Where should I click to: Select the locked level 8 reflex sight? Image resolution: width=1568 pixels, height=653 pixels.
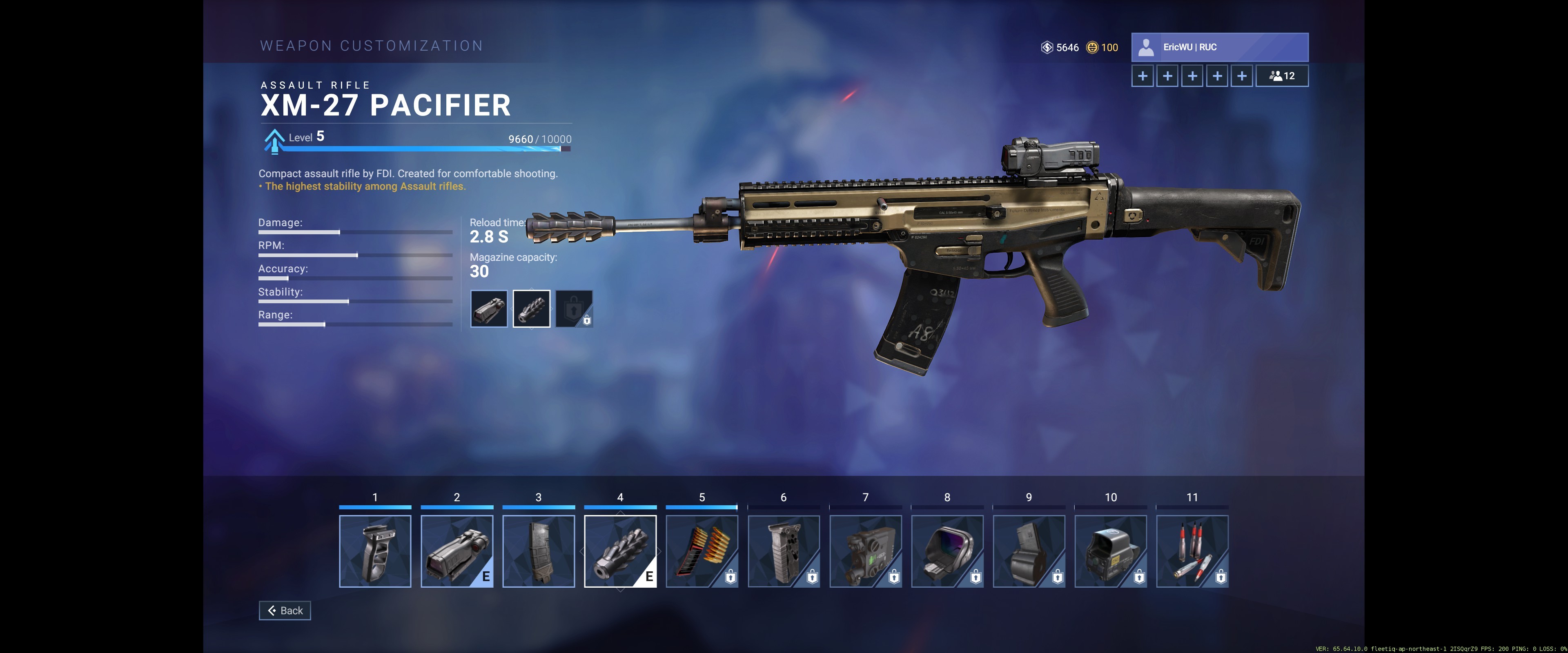[947, 551]
